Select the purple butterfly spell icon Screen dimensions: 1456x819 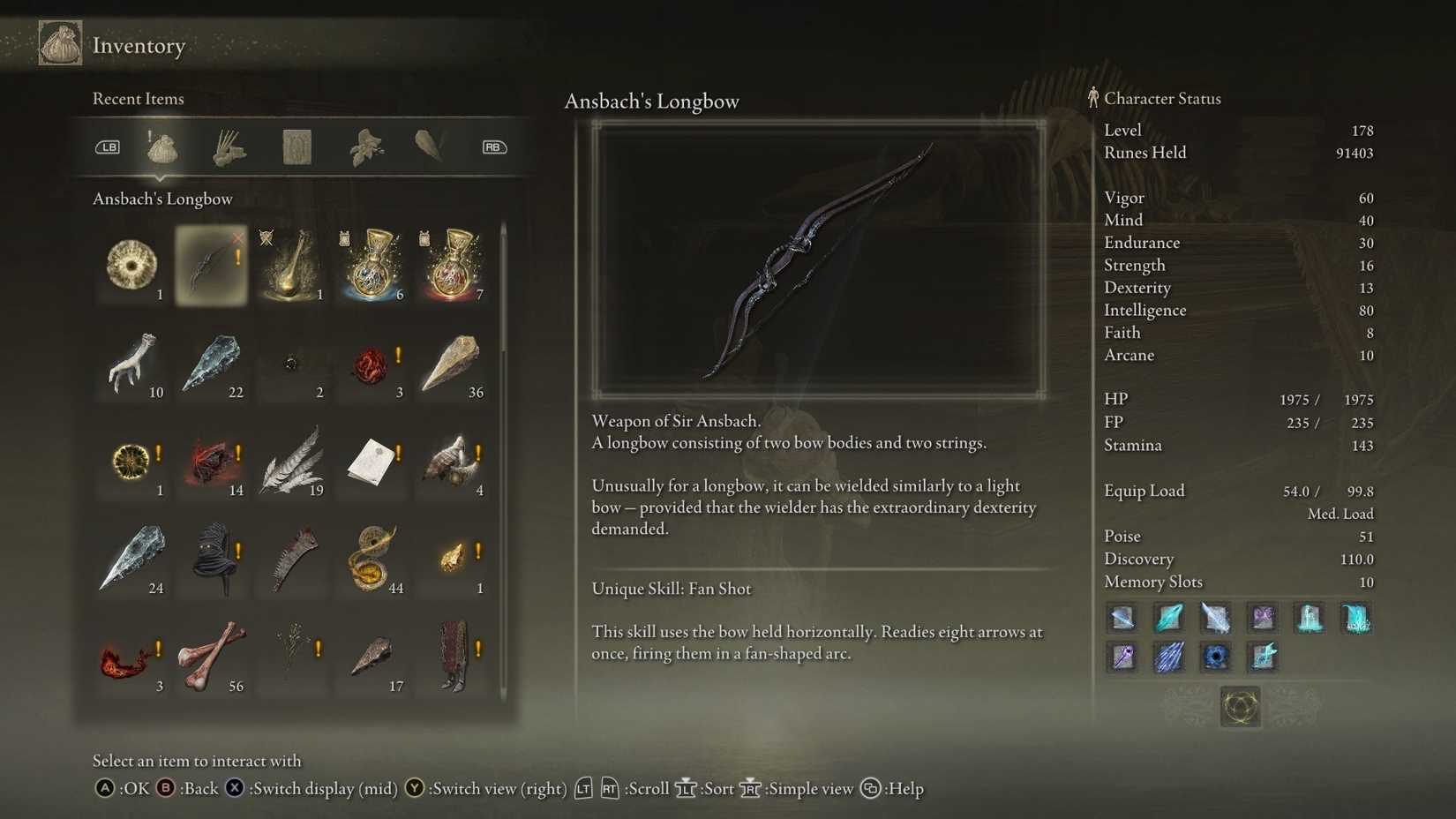tap(1262, 618)
